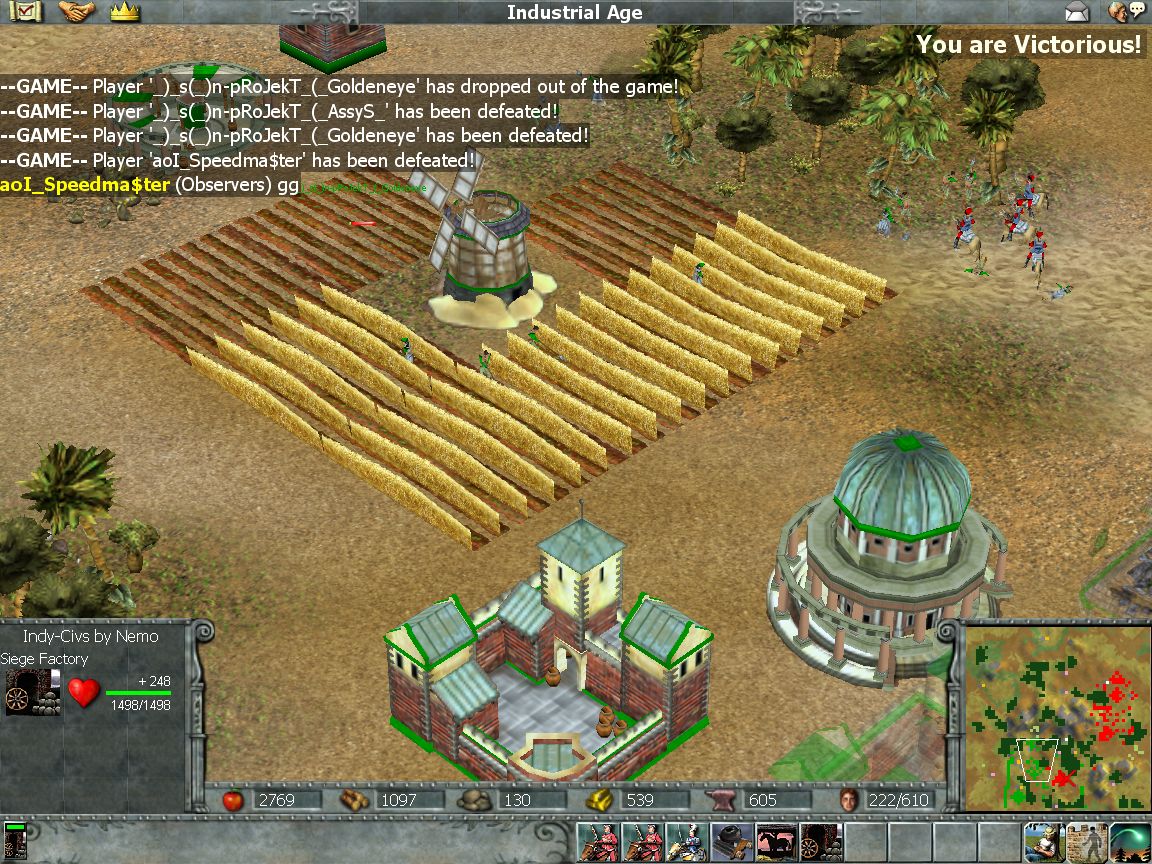Build the cannon unit

pos(732,843)
